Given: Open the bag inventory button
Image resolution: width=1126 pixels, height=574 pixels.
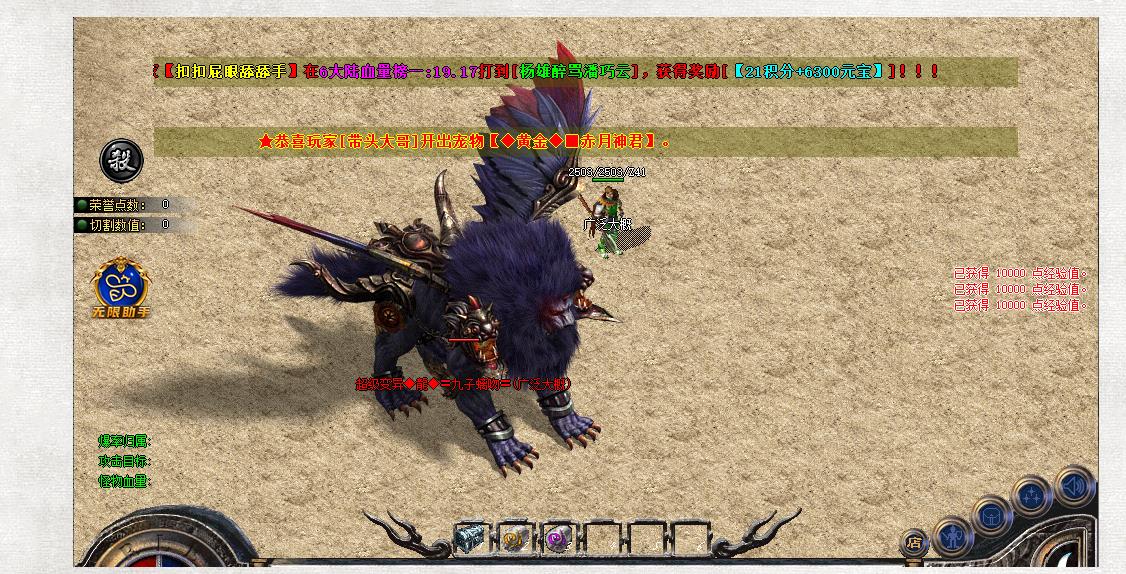Looking at the screenshot, I should [992, 516].
